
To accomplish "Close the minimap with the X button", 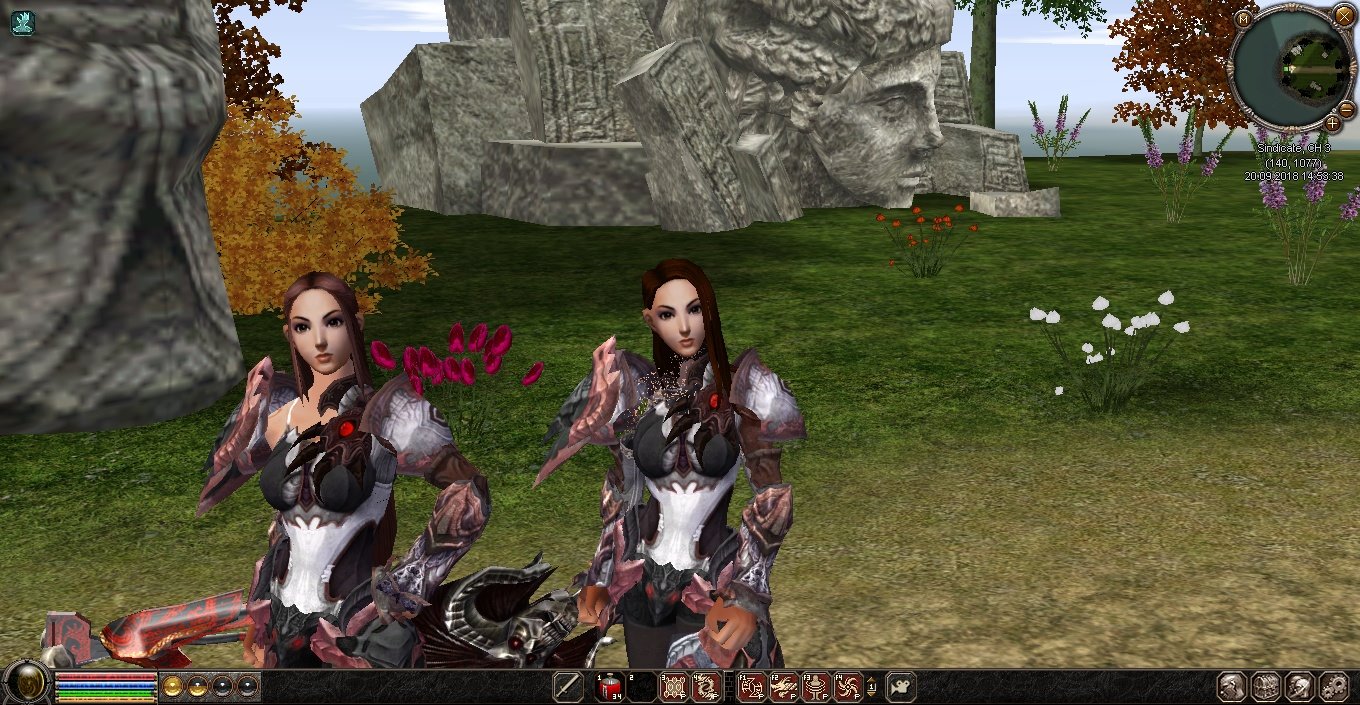I will (1343, 16).
